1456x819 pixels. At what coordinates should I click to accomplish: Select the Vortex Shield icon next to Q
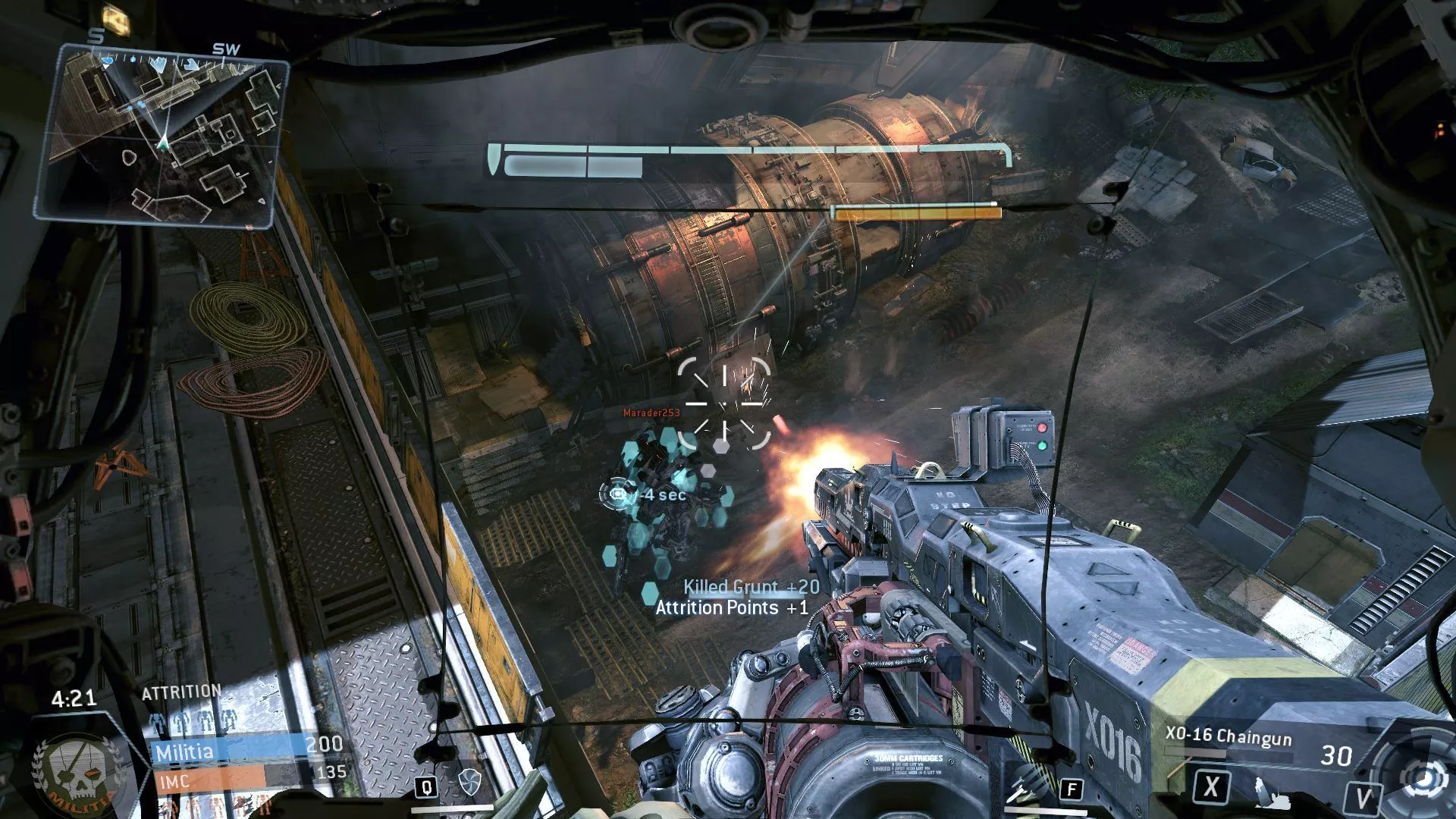[x=471, y=783]
